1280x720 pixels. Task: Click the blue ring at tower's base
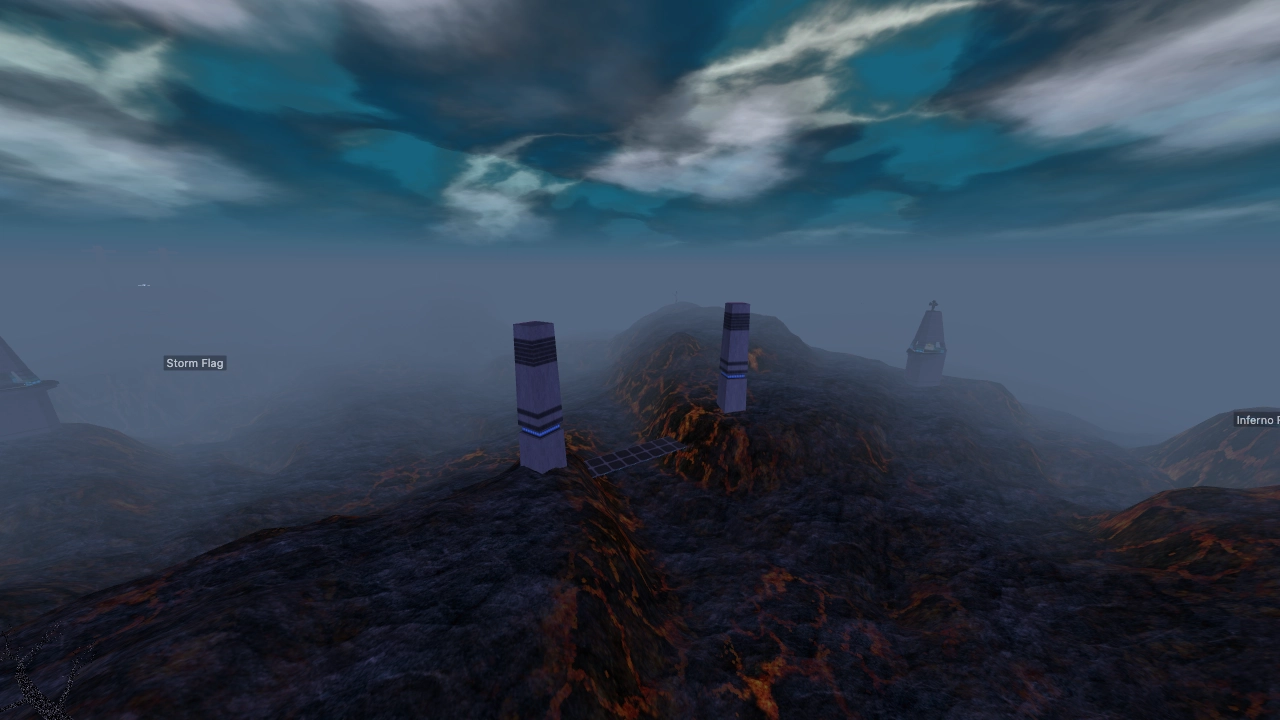(928, 350)
